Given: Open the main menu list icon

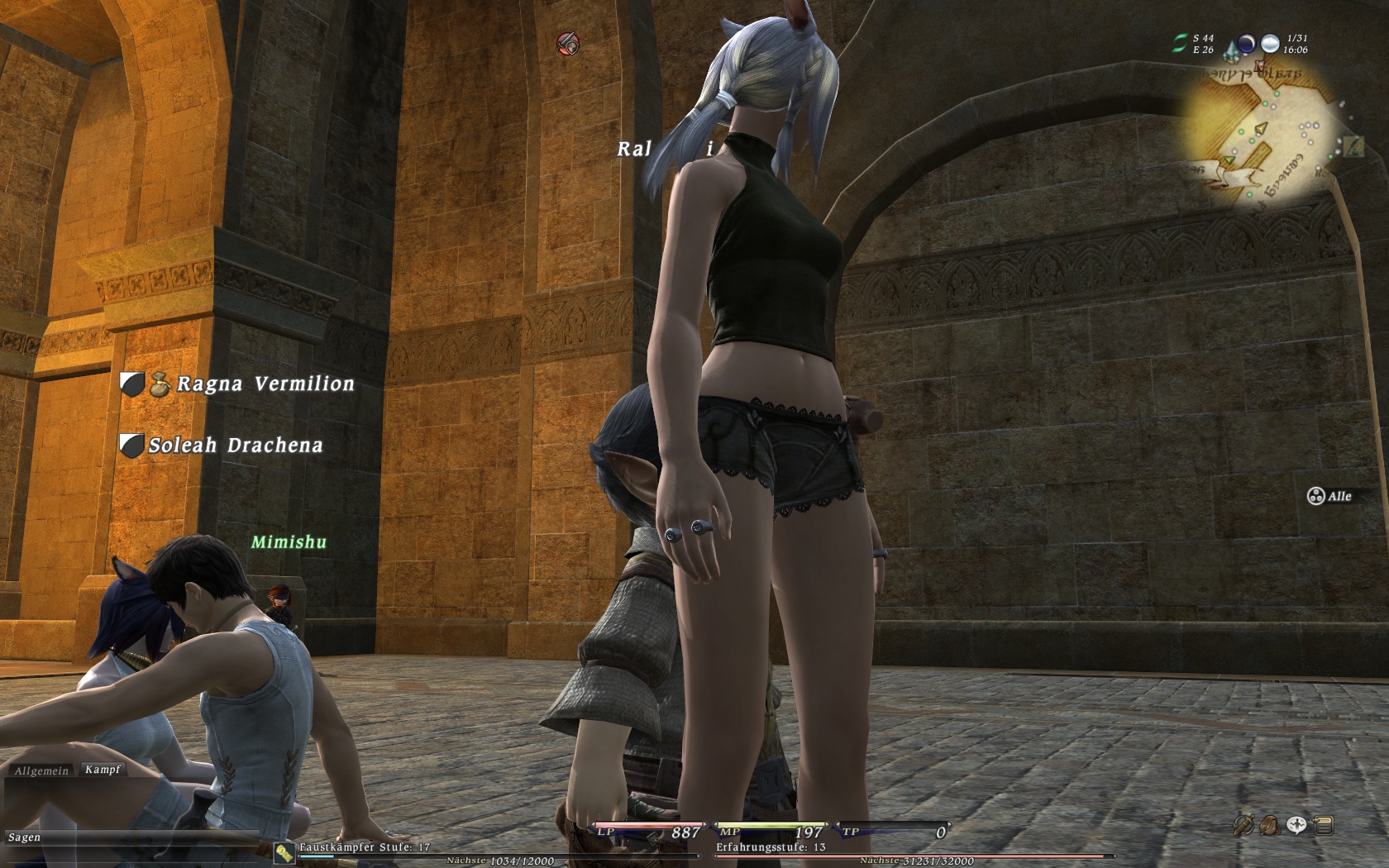Looking at the screenshot, I should point(1323,825).
